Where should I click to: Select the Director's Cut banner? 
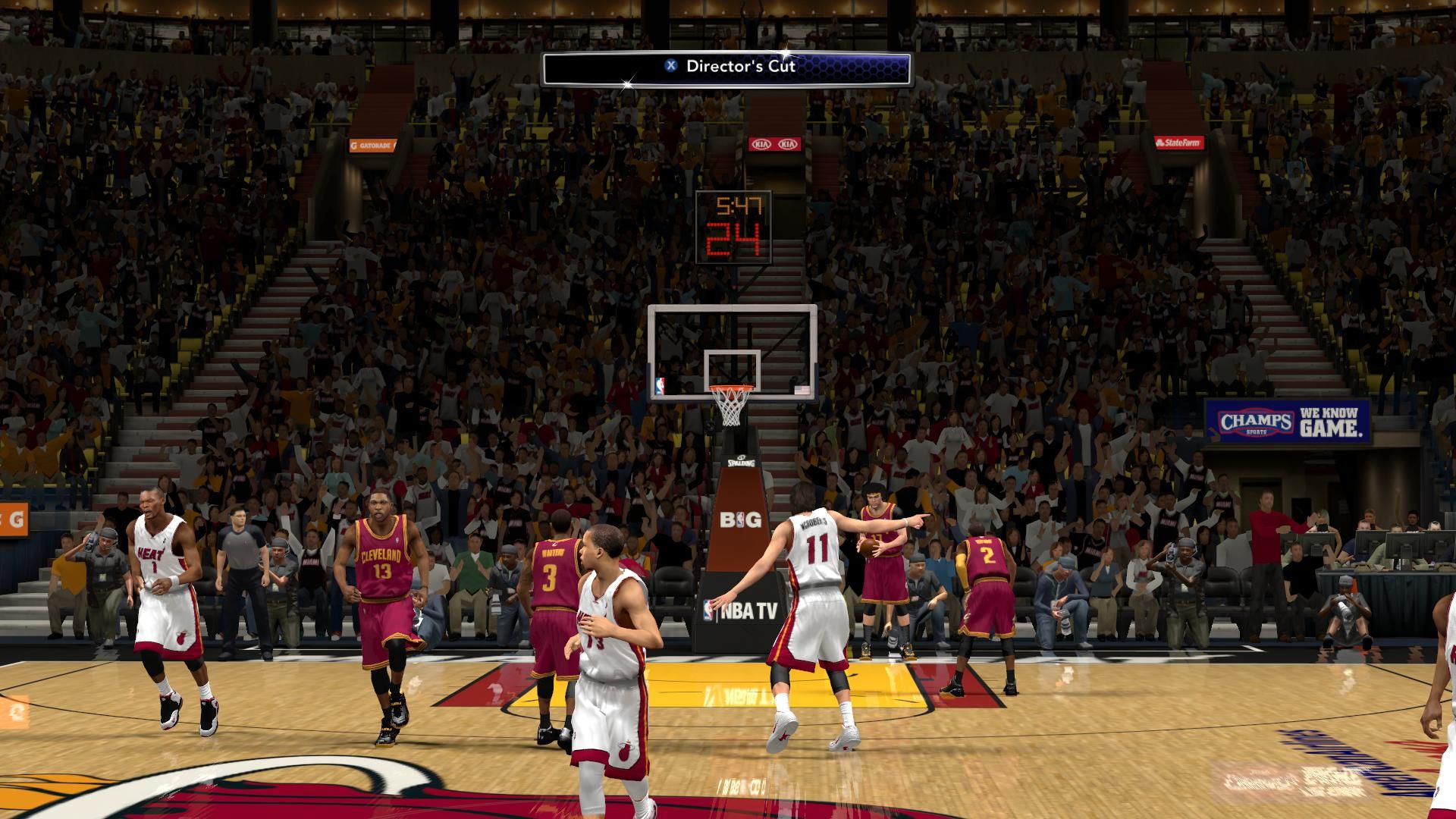pos(726,67)
